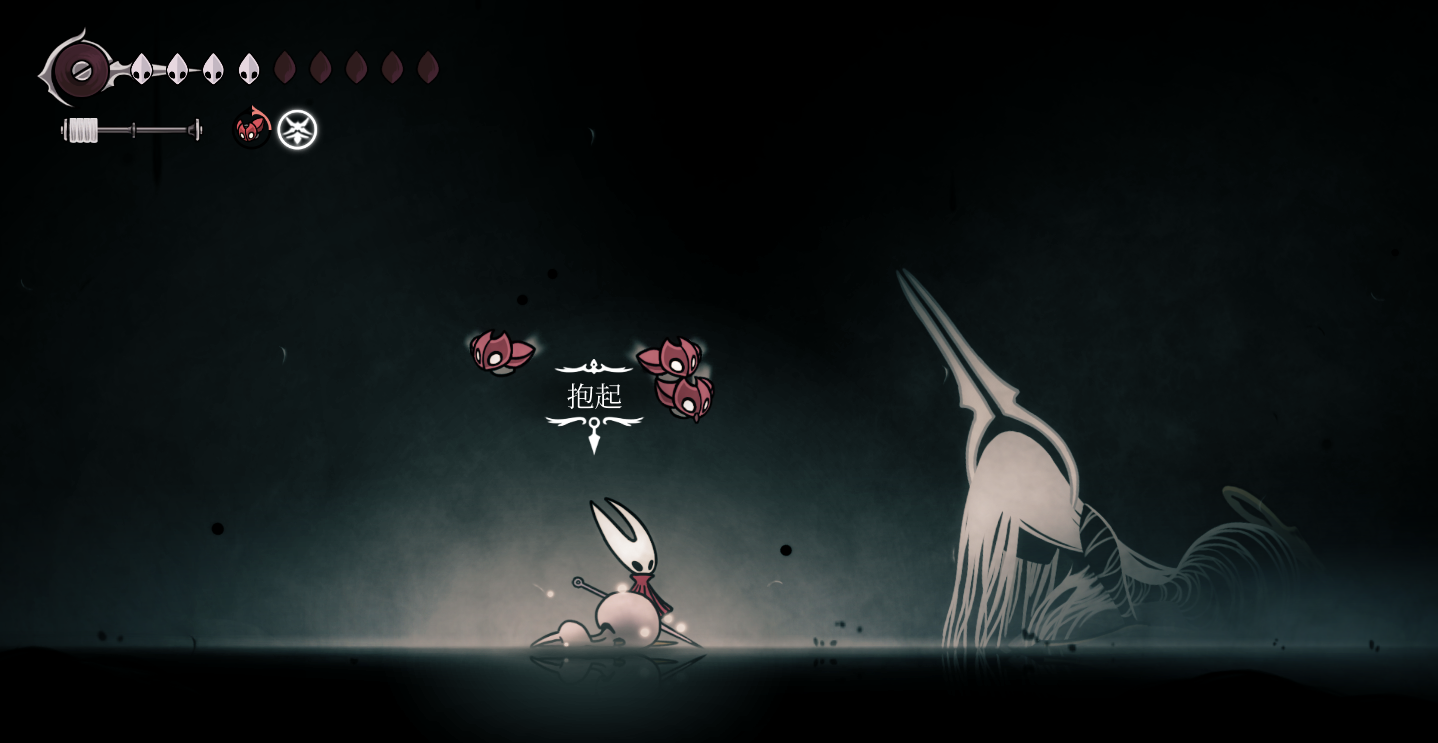Click the crest spool emblem
Screen dimensions: 1438x743
point(80,70)
